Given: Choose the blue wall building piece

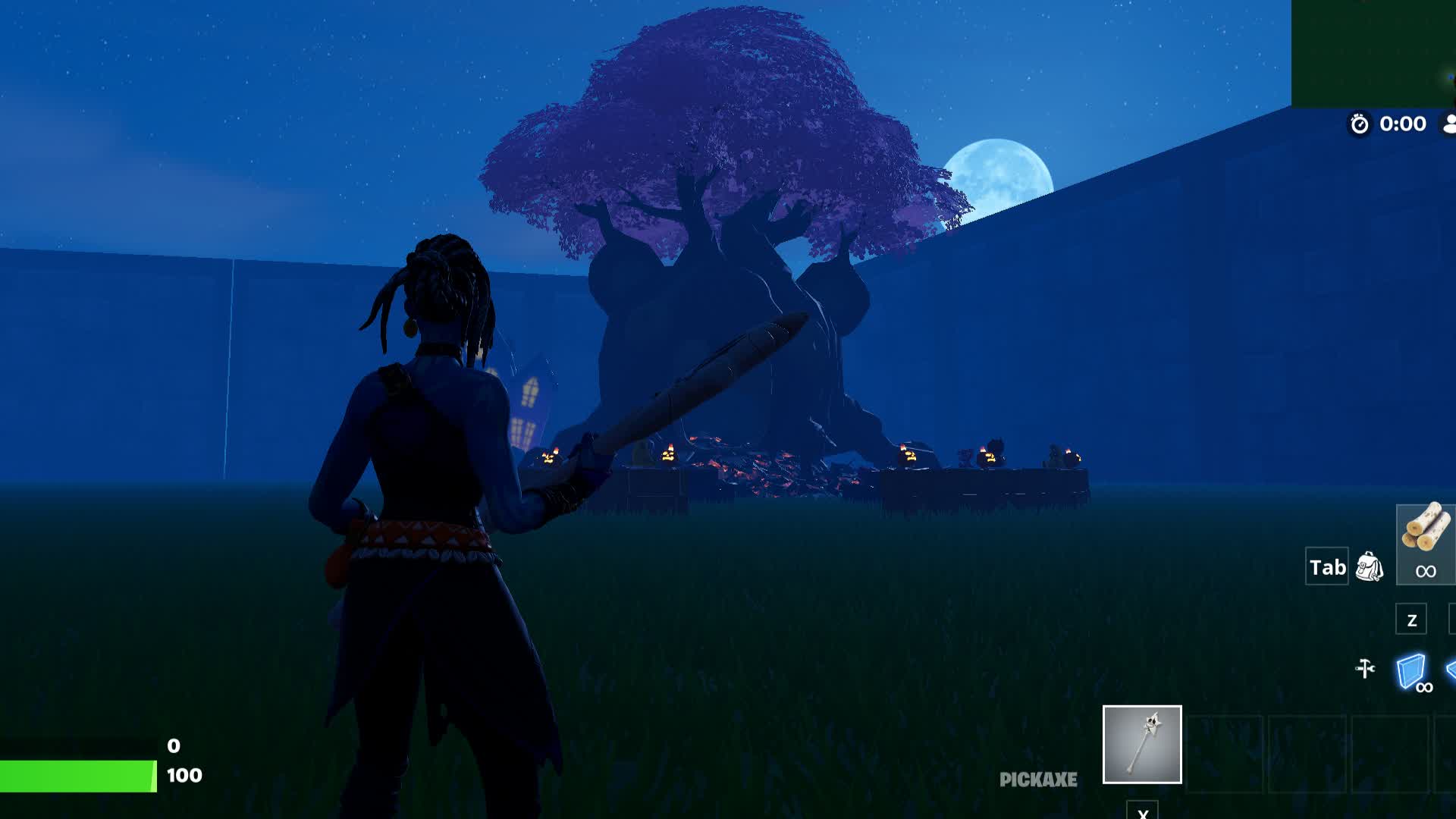Looking at the screenshot, I should pyautogui.click(x=1410, y=671).
